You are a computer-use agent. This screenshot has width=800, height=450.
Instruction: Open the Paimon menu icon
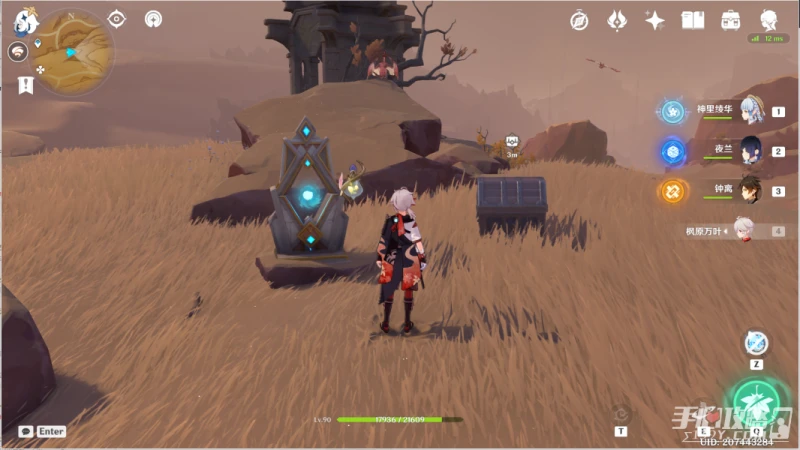pyautogui.click(x=25, y=19)
